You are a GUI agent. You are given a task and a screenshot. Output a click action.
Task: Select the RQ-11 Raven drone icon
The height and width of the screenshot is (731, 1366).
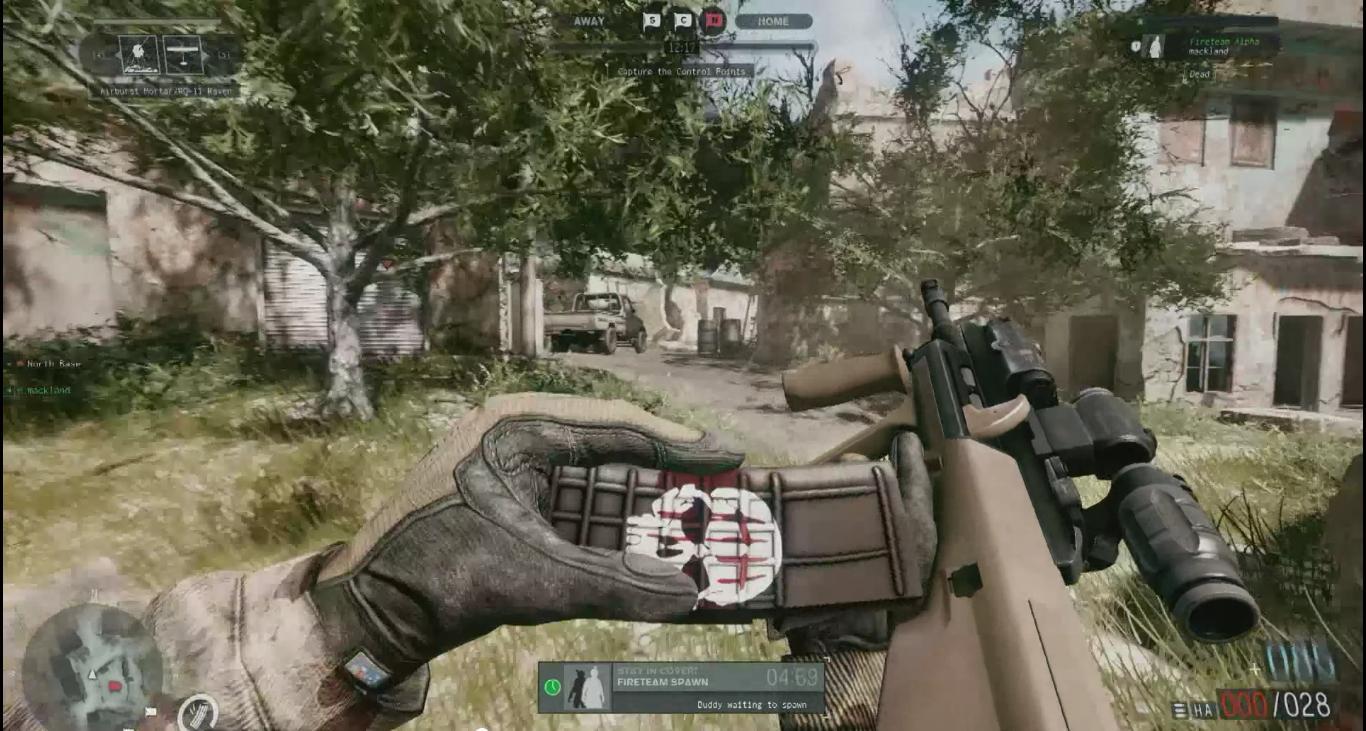tap(184, 54)
